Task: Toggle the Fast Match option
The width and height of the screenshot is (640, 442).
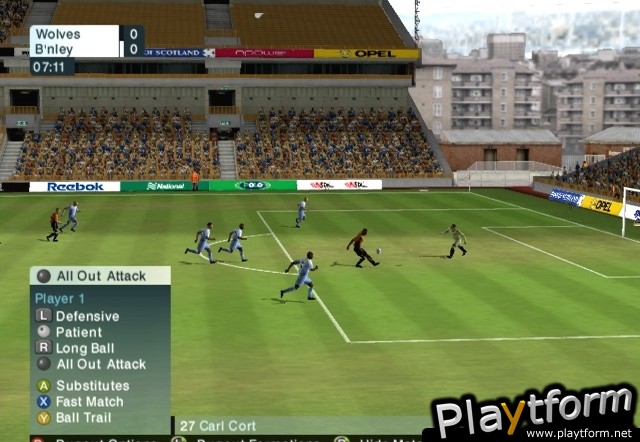Action: [x=89, y=402]
